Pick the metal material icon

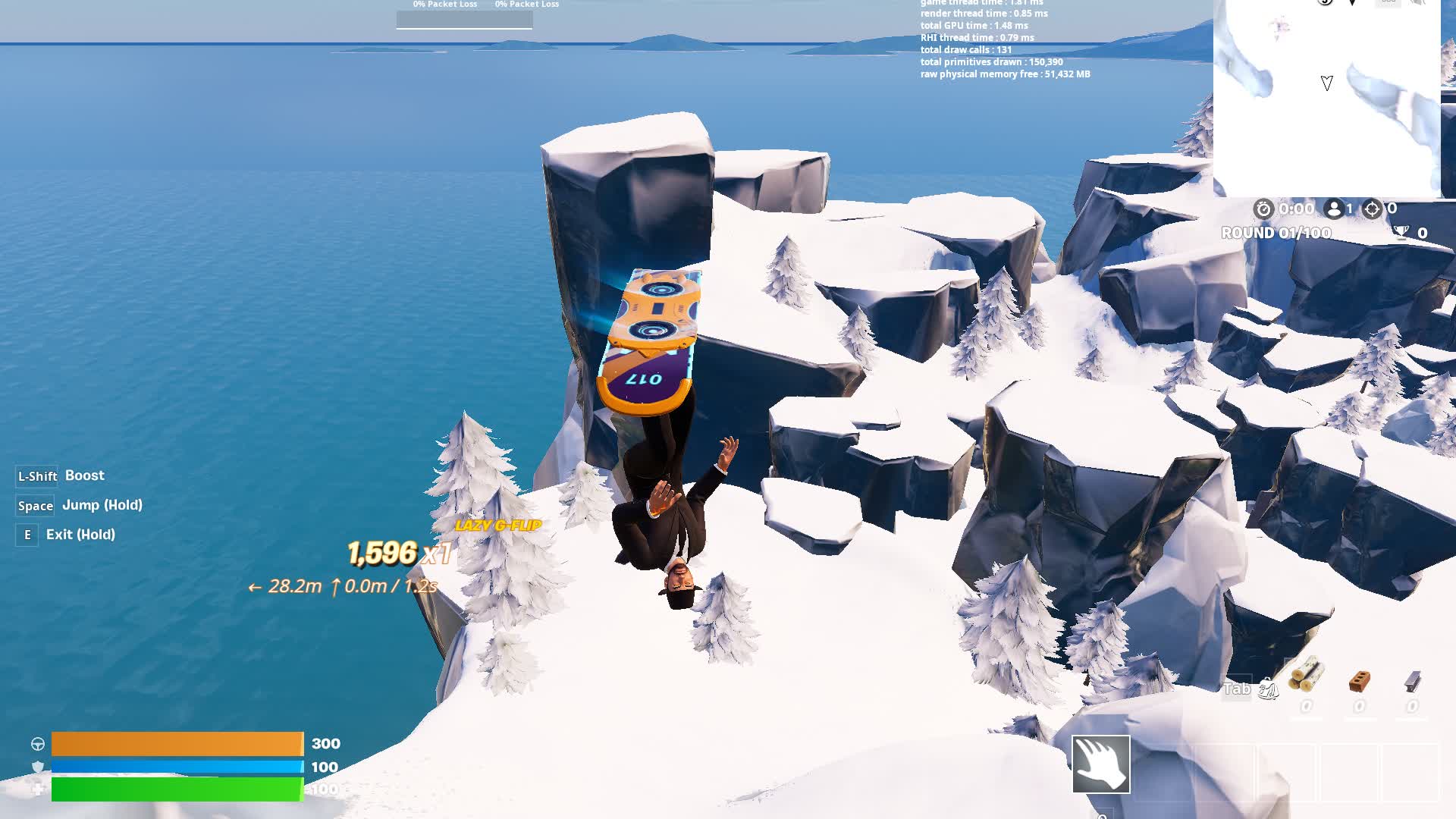point(1412,682)
